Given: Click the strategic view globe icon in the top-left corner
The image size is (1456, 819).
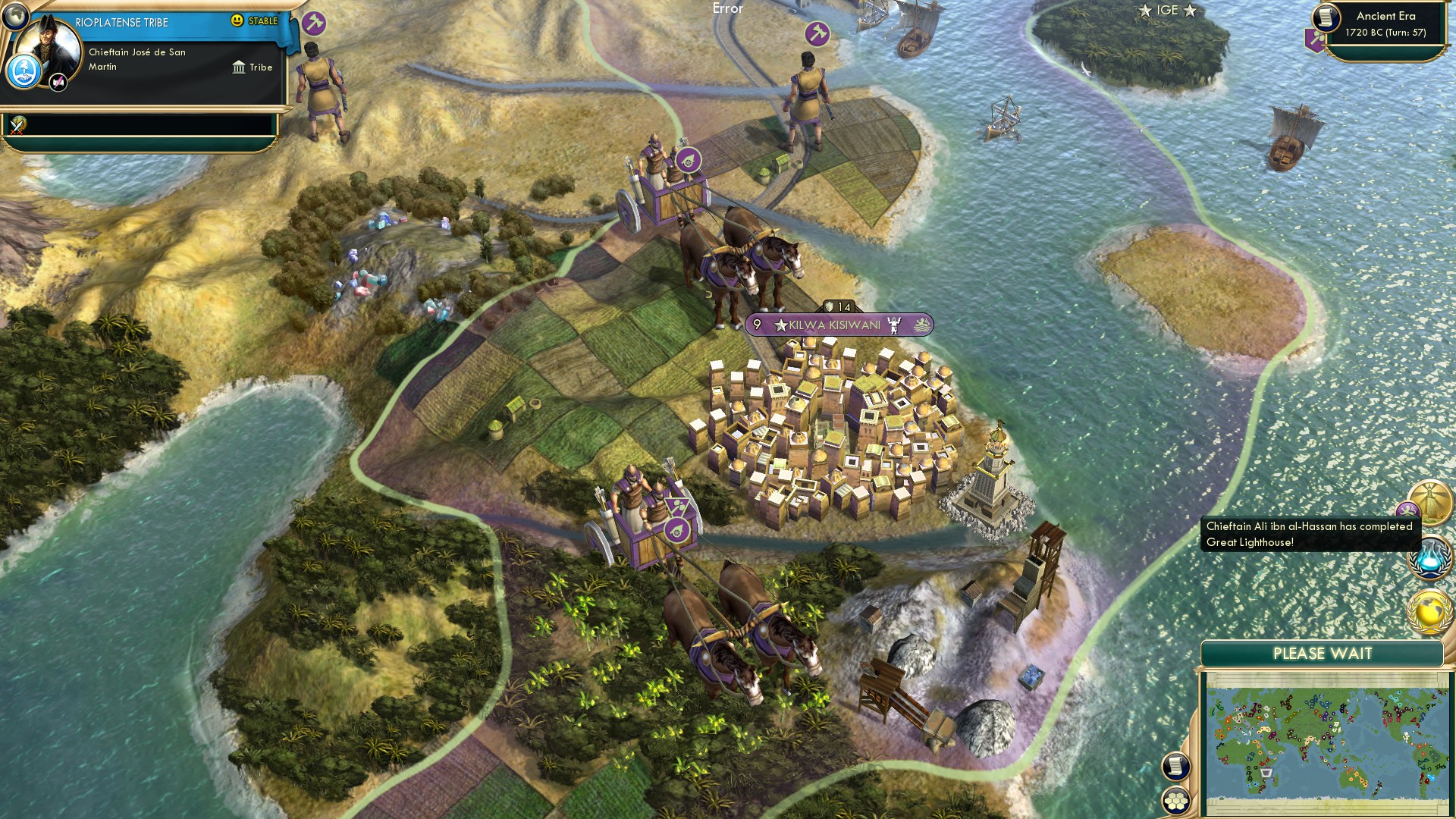Looking at the screenshot, I should click(15, 15).
